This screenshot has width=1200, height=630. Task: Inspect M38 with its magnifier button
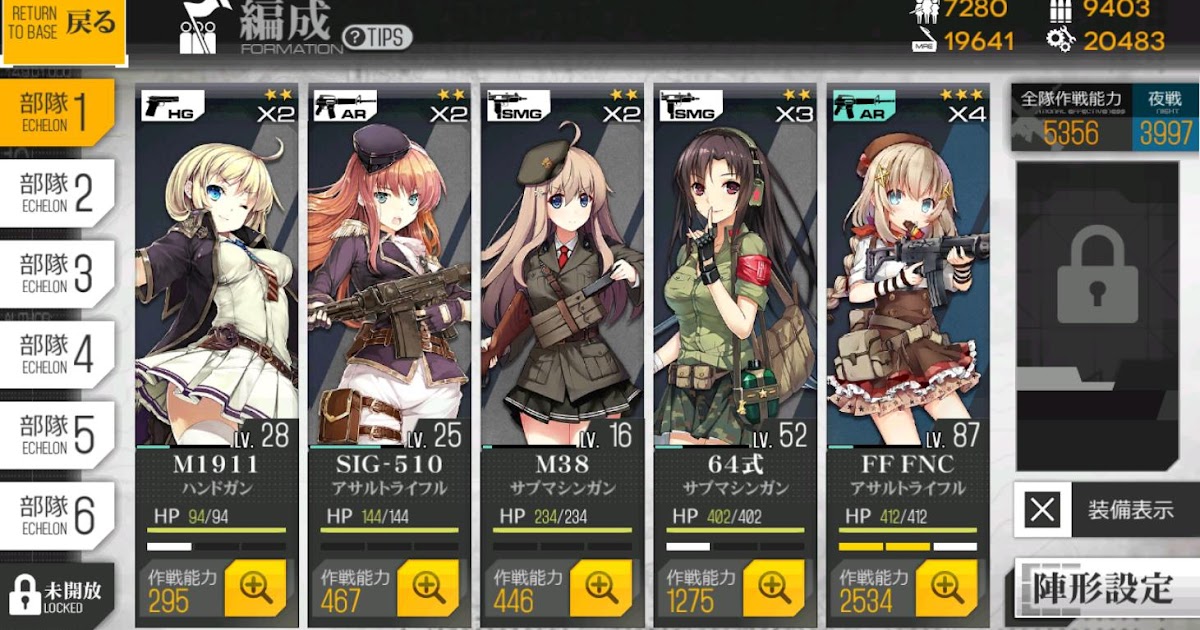(x=601, y=588)
